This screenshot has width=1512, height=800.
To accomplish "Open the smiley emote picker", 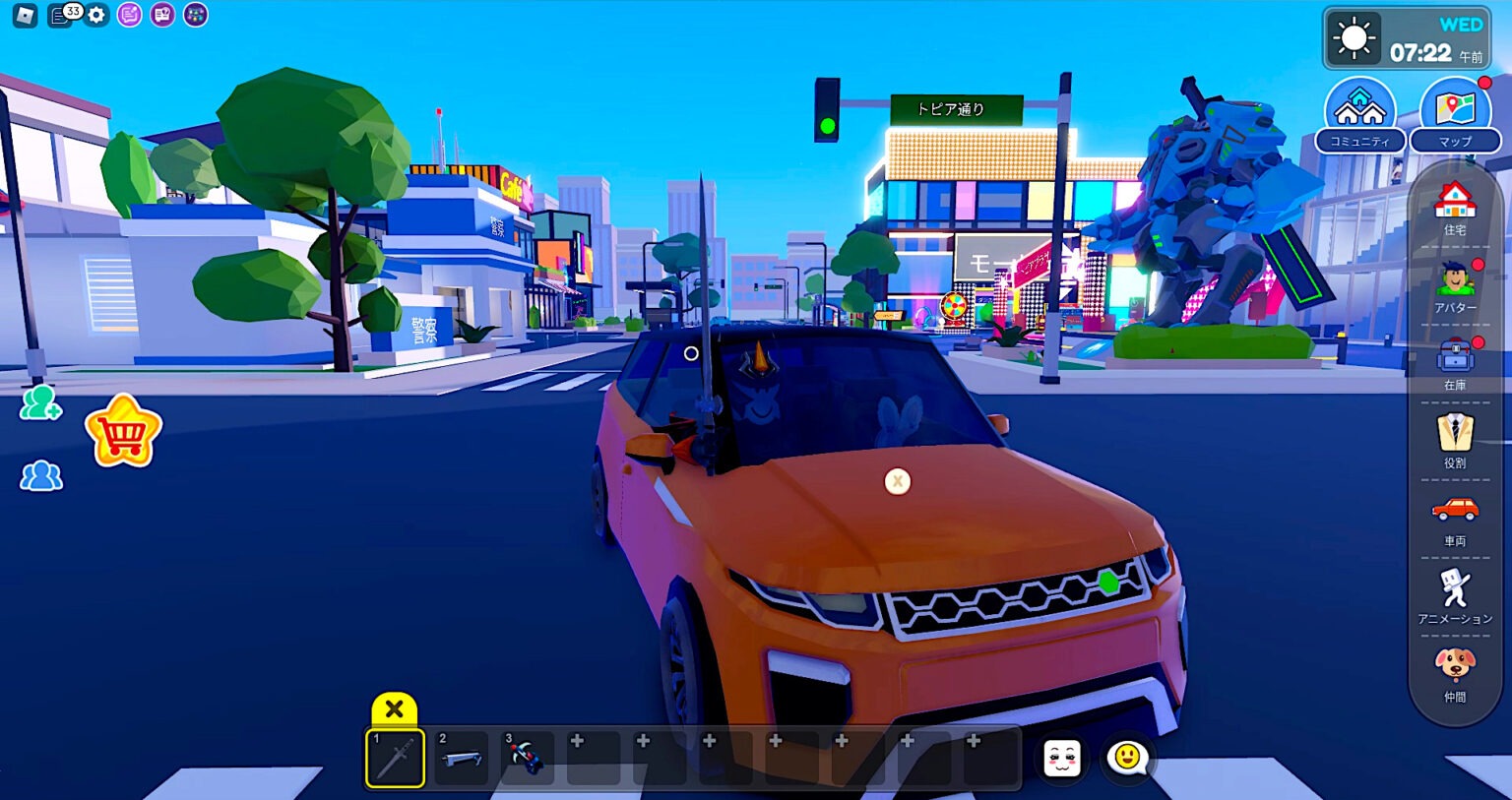I will [x=1128, y=756].
